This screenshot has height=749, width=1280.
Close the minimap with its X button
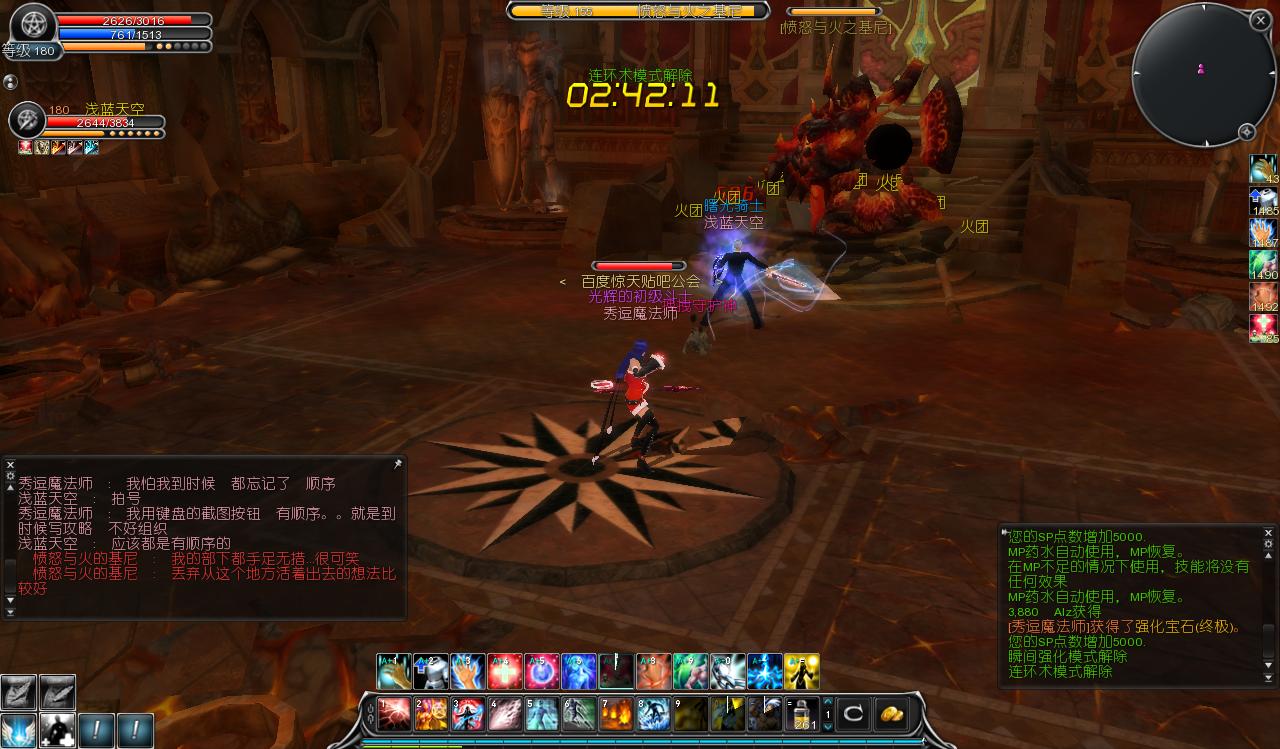click(1259, 20)
